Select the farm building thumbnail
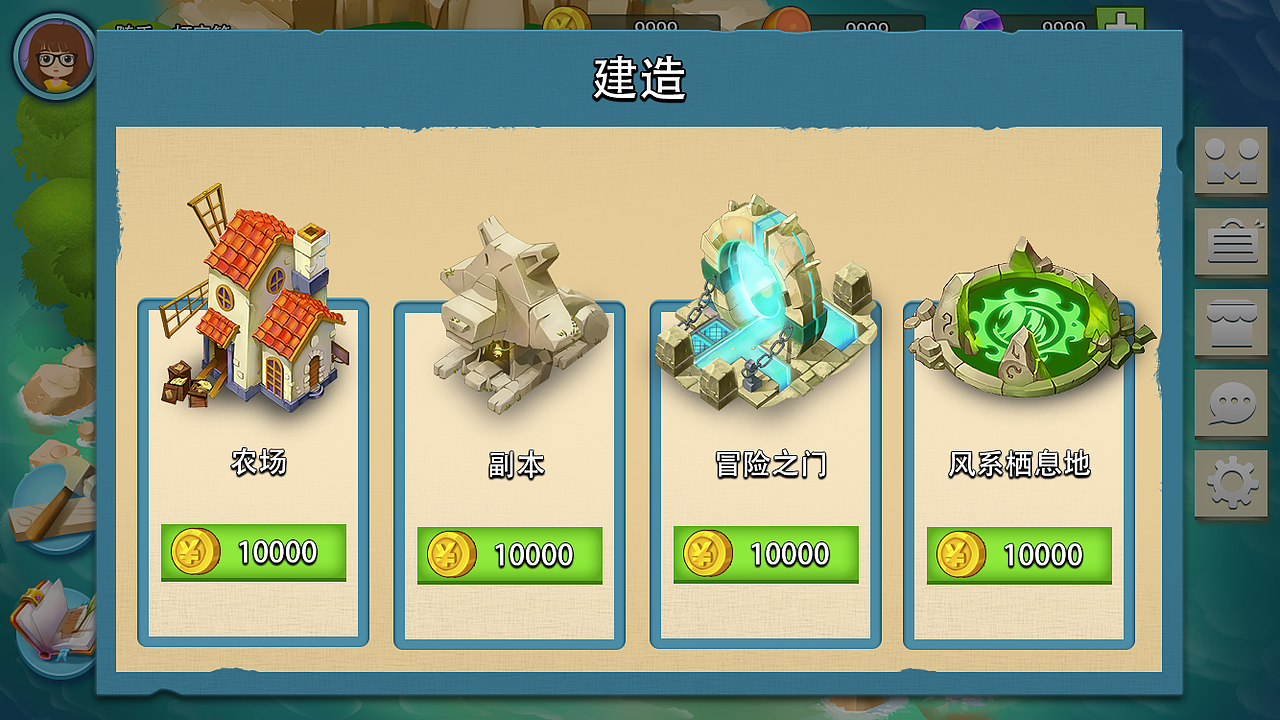Image resolution: width=1280 pixels, height=720 pixels. click(x=253, y=300)
